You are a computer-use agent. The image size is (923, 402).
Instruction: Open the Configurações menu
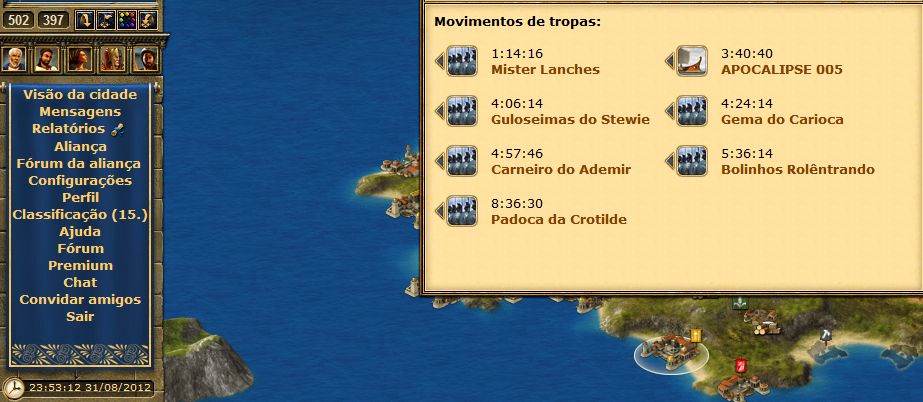pos(80,180)
